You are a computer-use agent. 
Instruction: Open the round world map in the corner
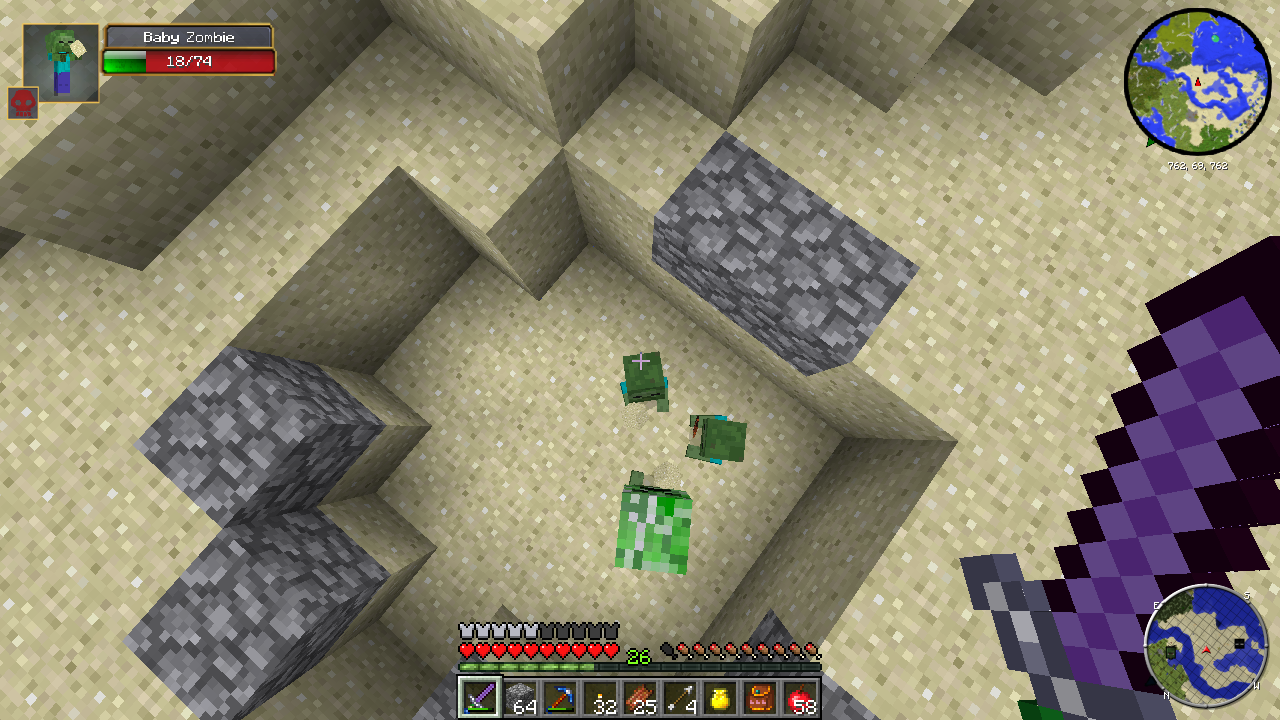[x=1197, y=80]
